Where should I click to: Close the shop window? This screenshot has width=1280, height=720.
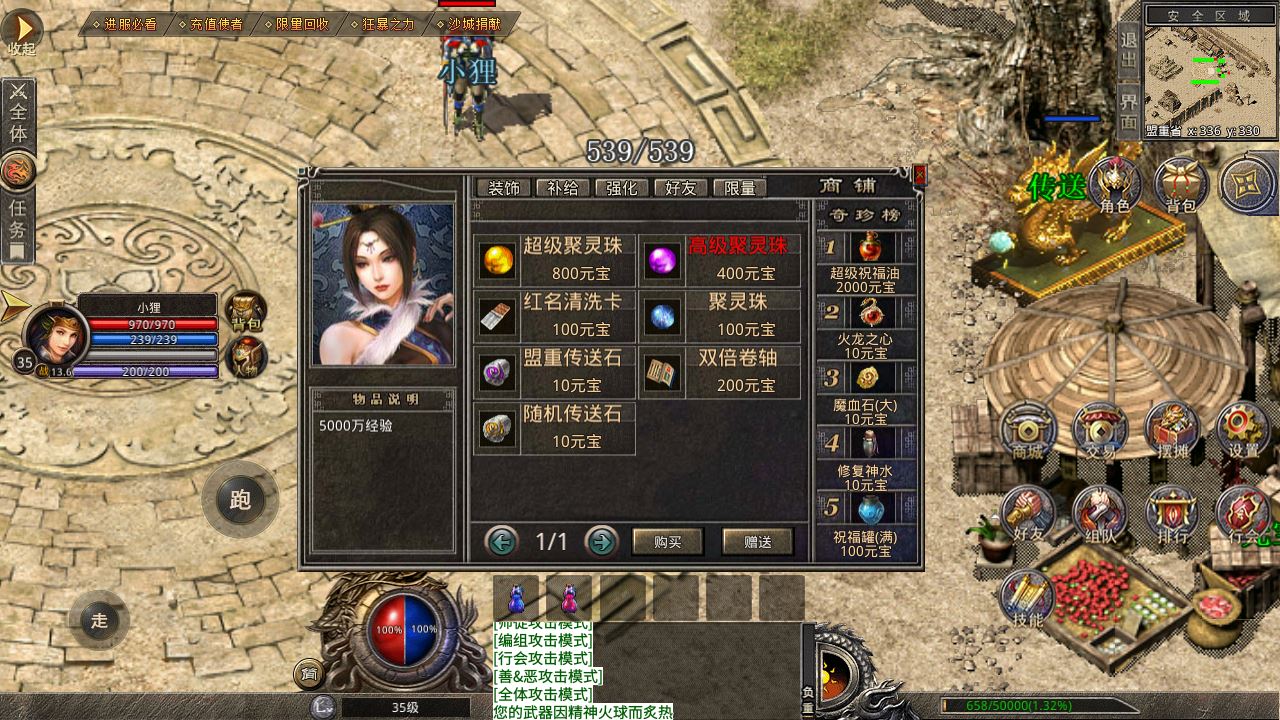click(920, 176)
